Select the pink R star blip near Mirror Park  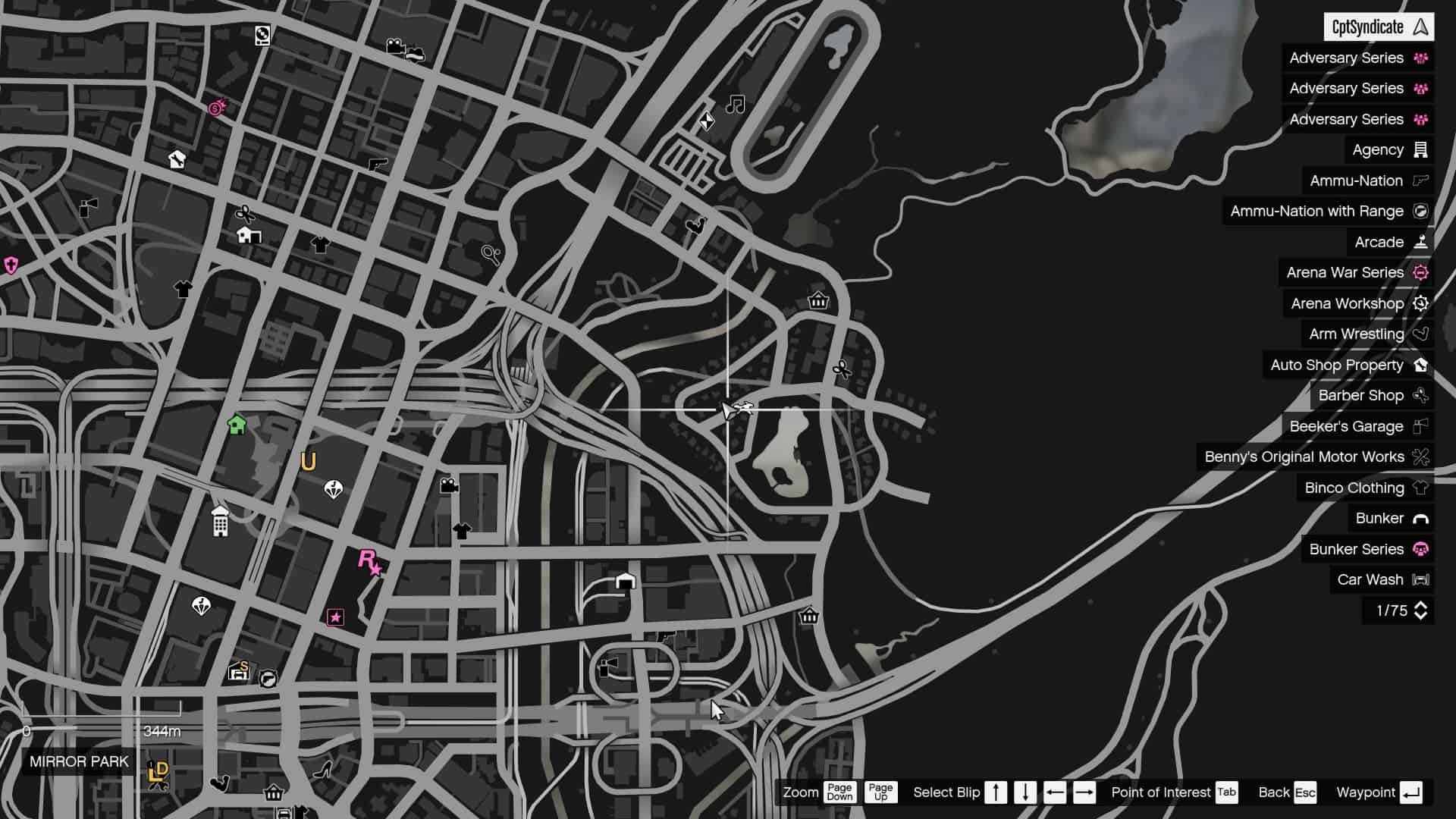[x=368, y=562]
